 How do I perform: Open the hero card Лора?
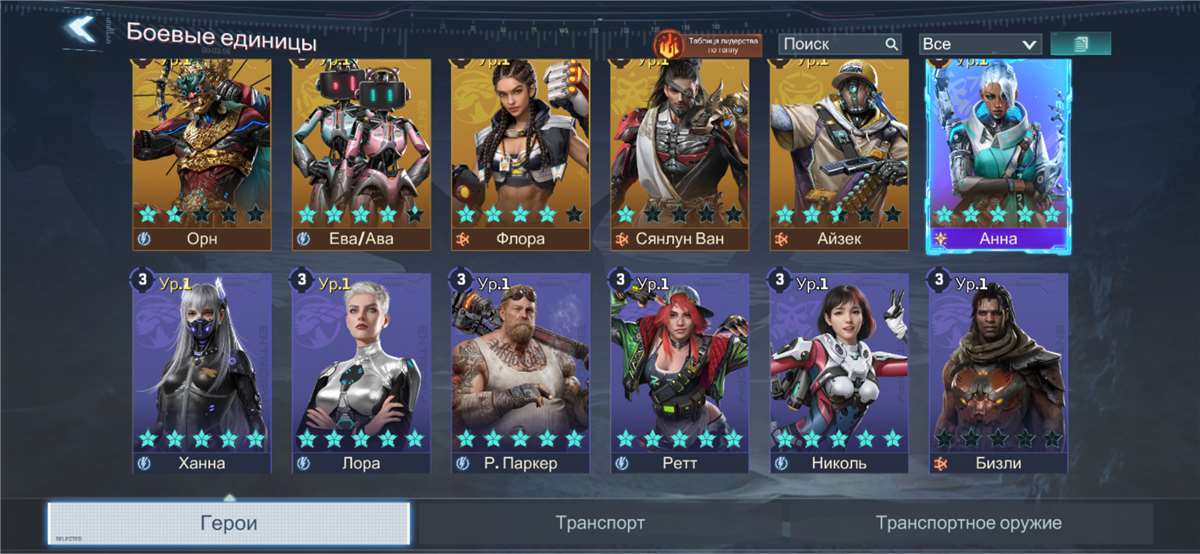coord(361,370)
